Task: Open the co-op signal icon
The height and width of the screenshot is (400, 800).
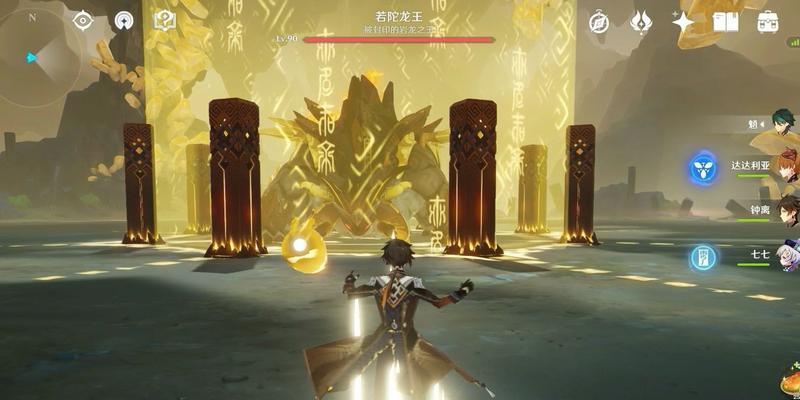Action: tap(124, 21)
